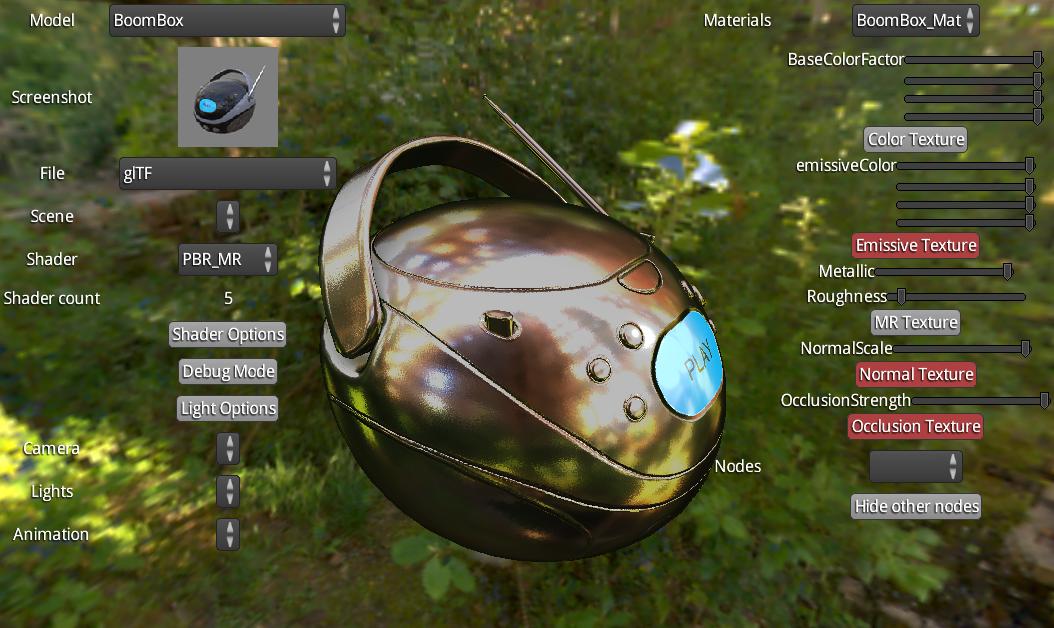Toggle the Normal Texture button
This screenshot has width=1054, height=628.
click(x=916, y=374)
